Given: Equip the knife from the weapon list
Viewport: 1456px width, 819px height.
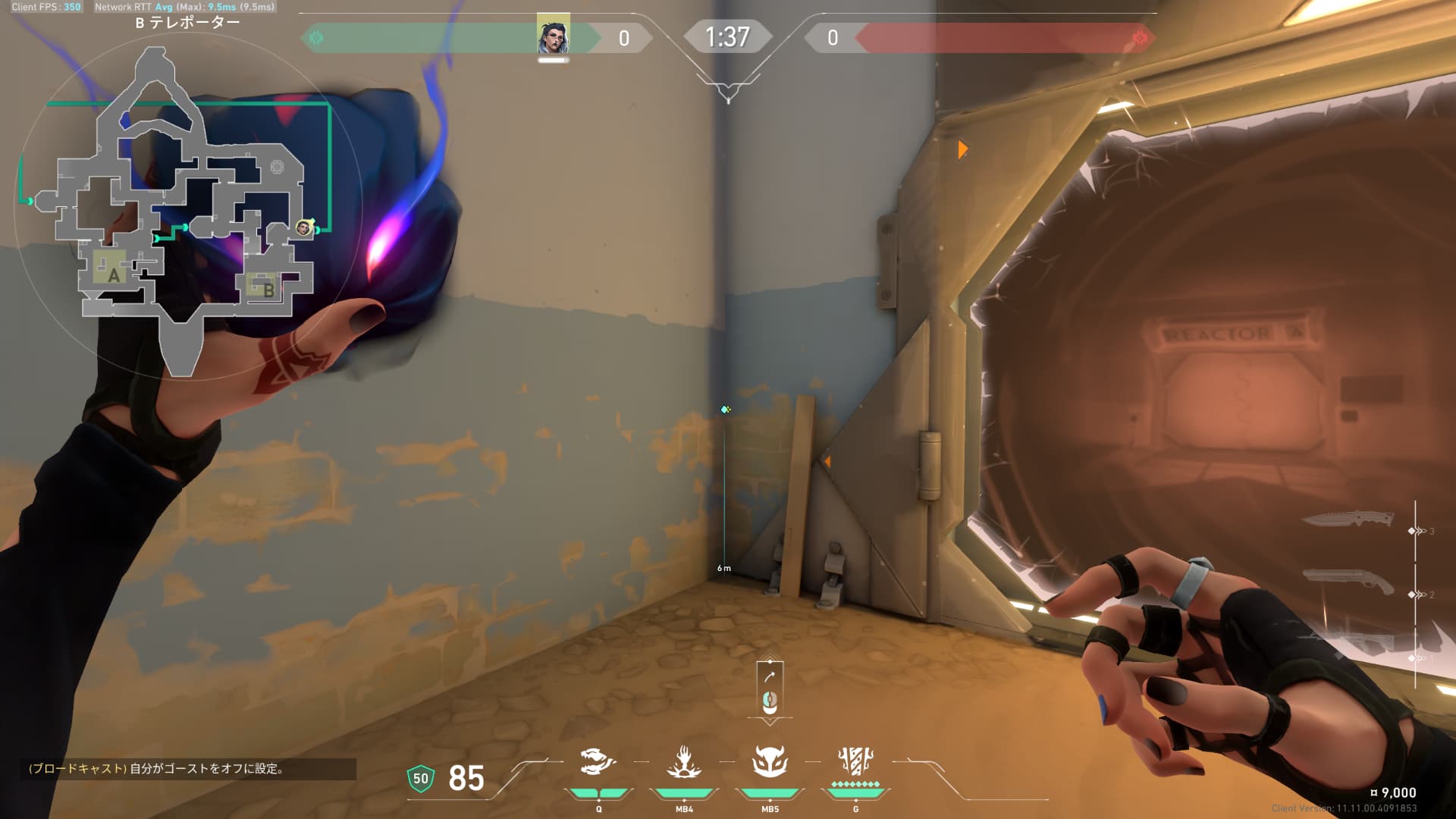Looking at the screenshot, I should (x=1348, y=519).
